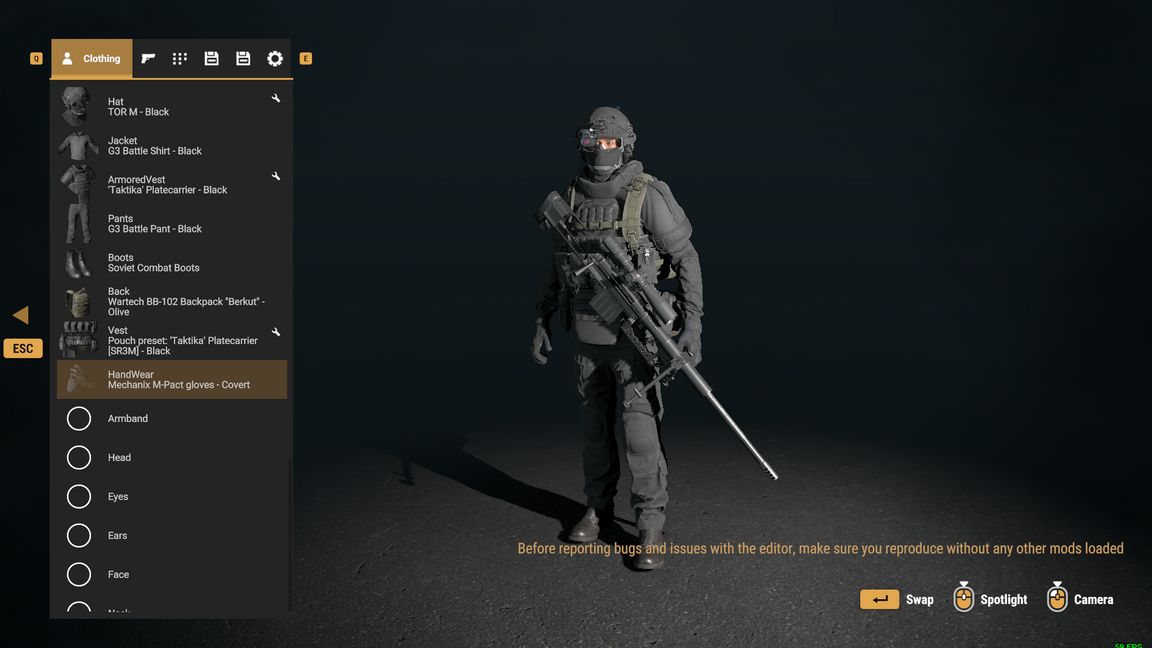1152x648 pixels.
Task: Click the wrench icon on the ArmoredVest row
Action: point(276,177)
